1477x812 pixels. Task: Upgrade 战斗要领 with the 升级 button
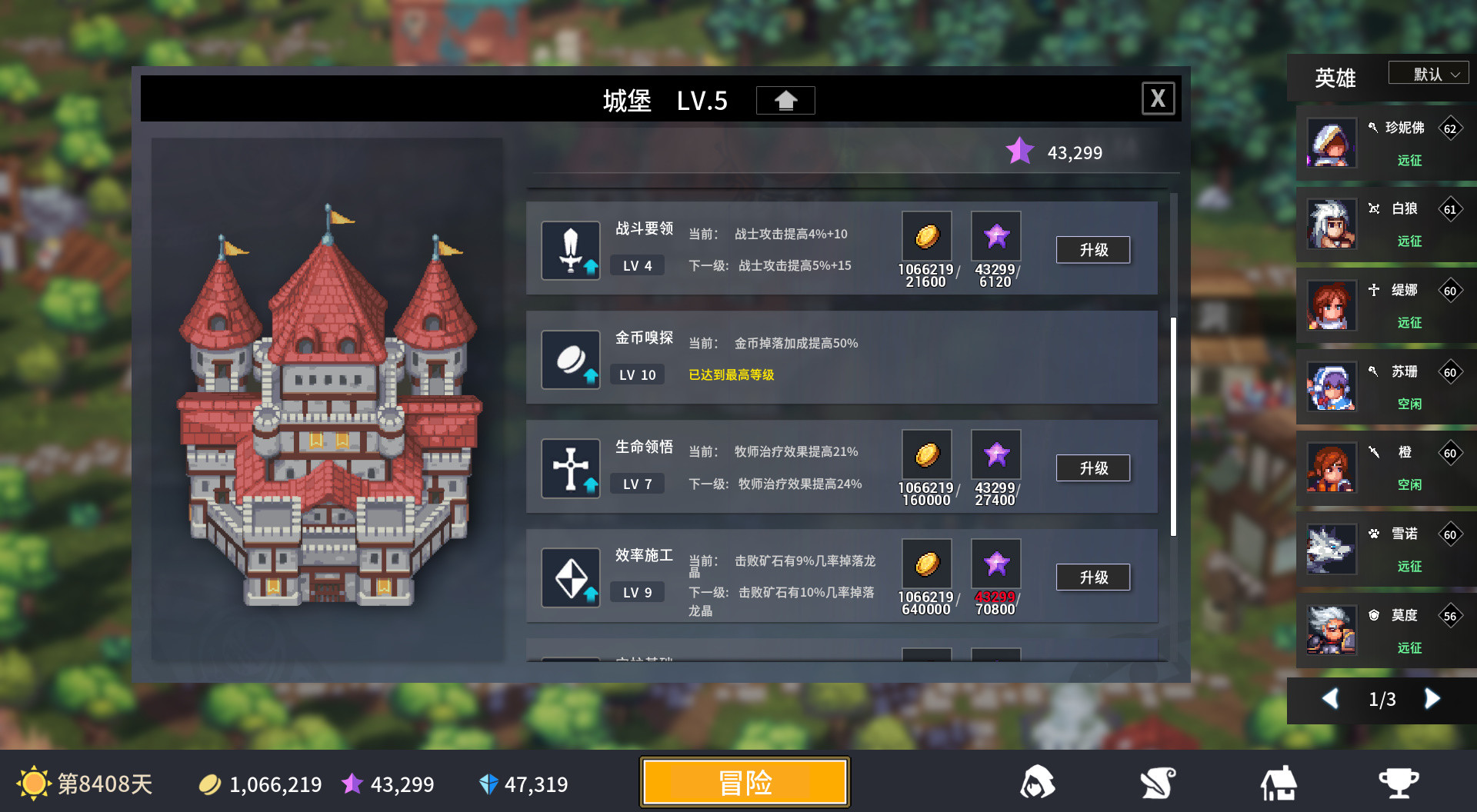pos(1093,249)
